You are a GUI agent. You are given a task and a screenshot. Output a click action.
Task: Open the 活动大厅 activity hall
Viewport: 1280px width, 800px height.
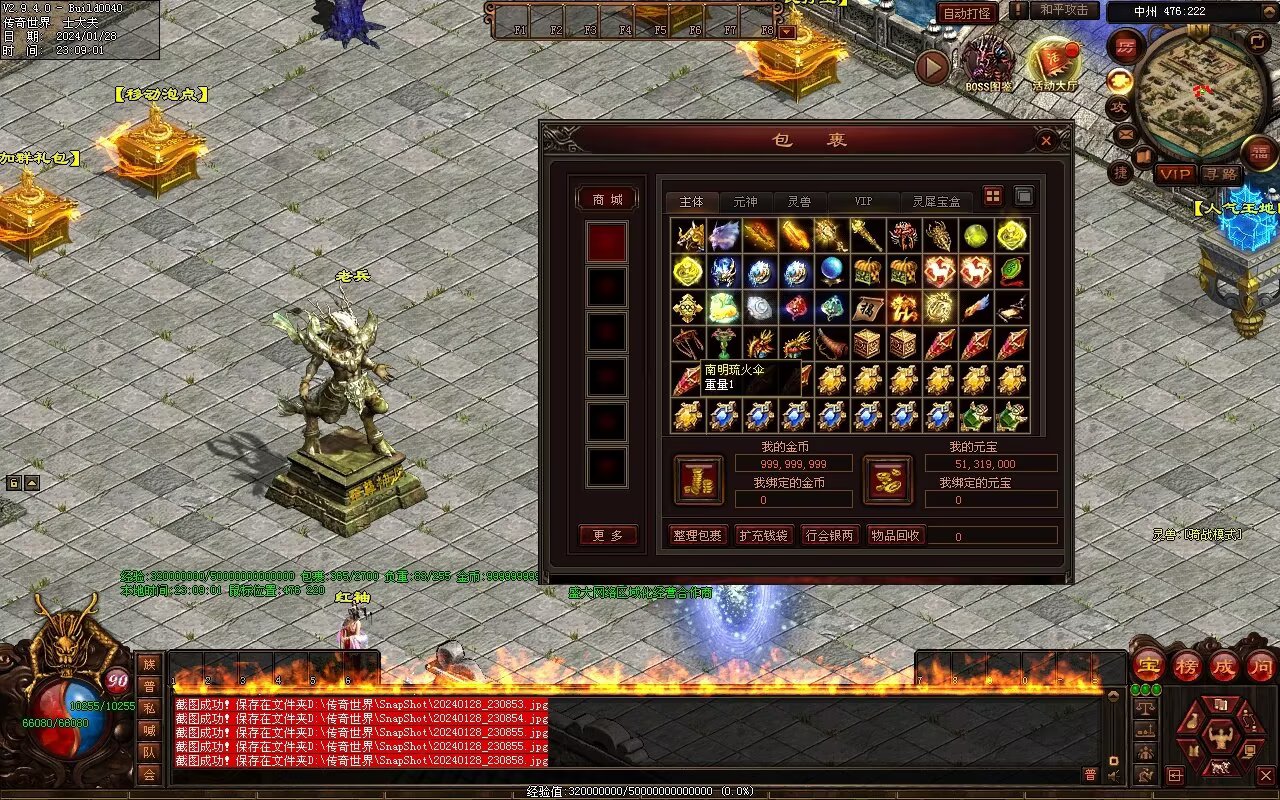pos(1054,62)
